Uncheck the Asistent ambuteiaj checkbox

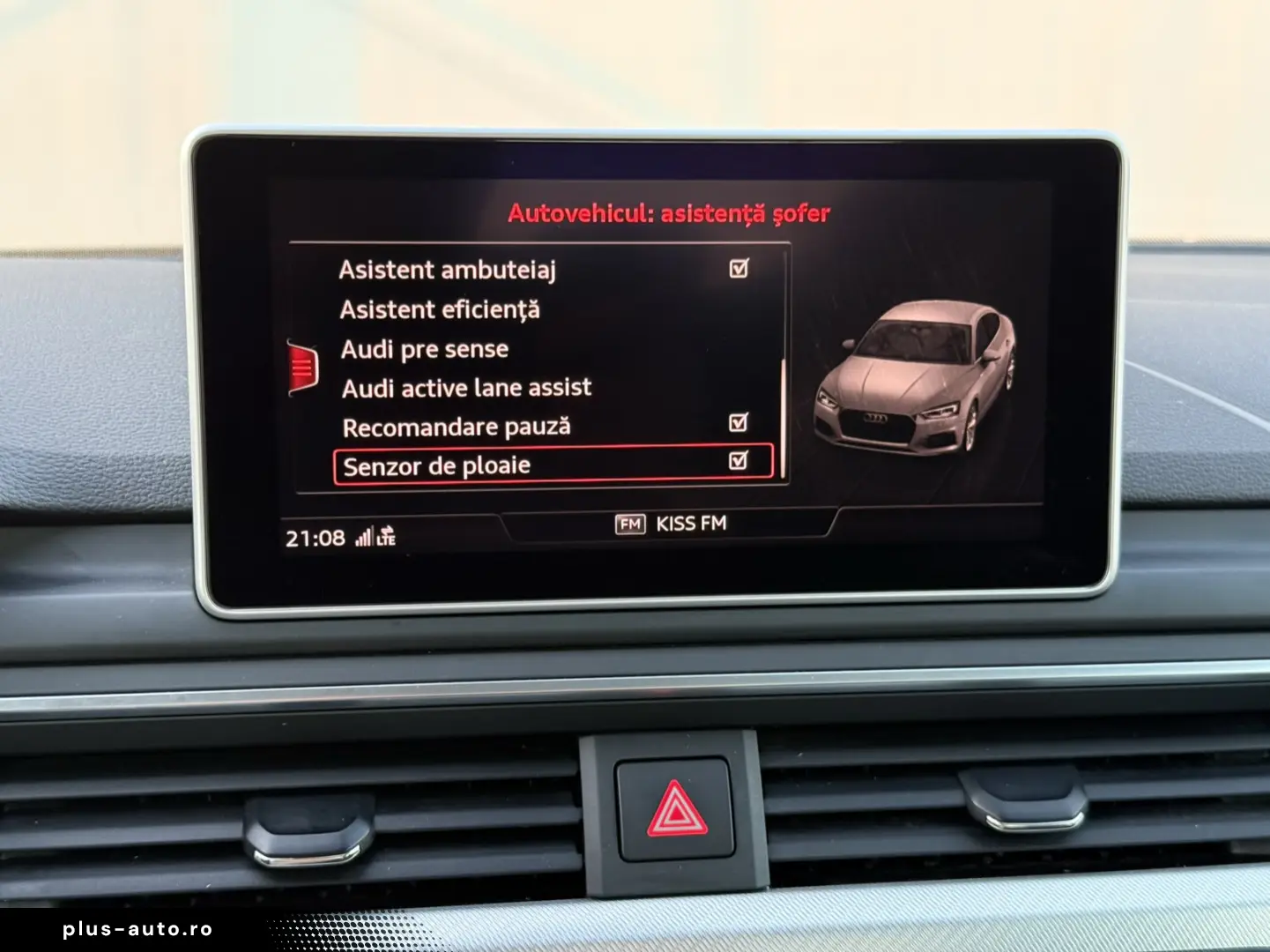pyautogui.click(x=737, y=271)
